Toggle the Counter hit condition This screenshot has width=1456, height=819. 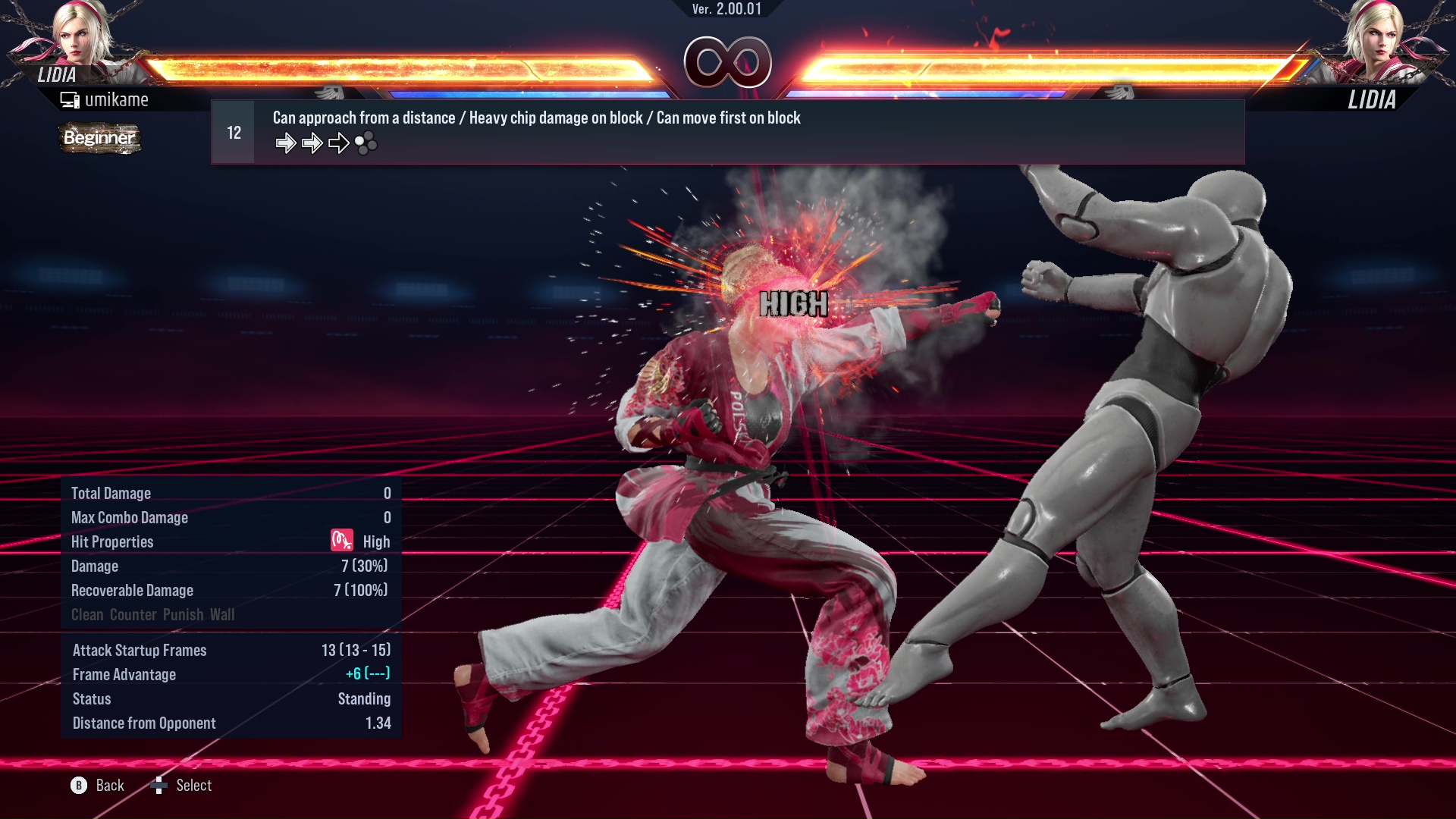[133, 614]
